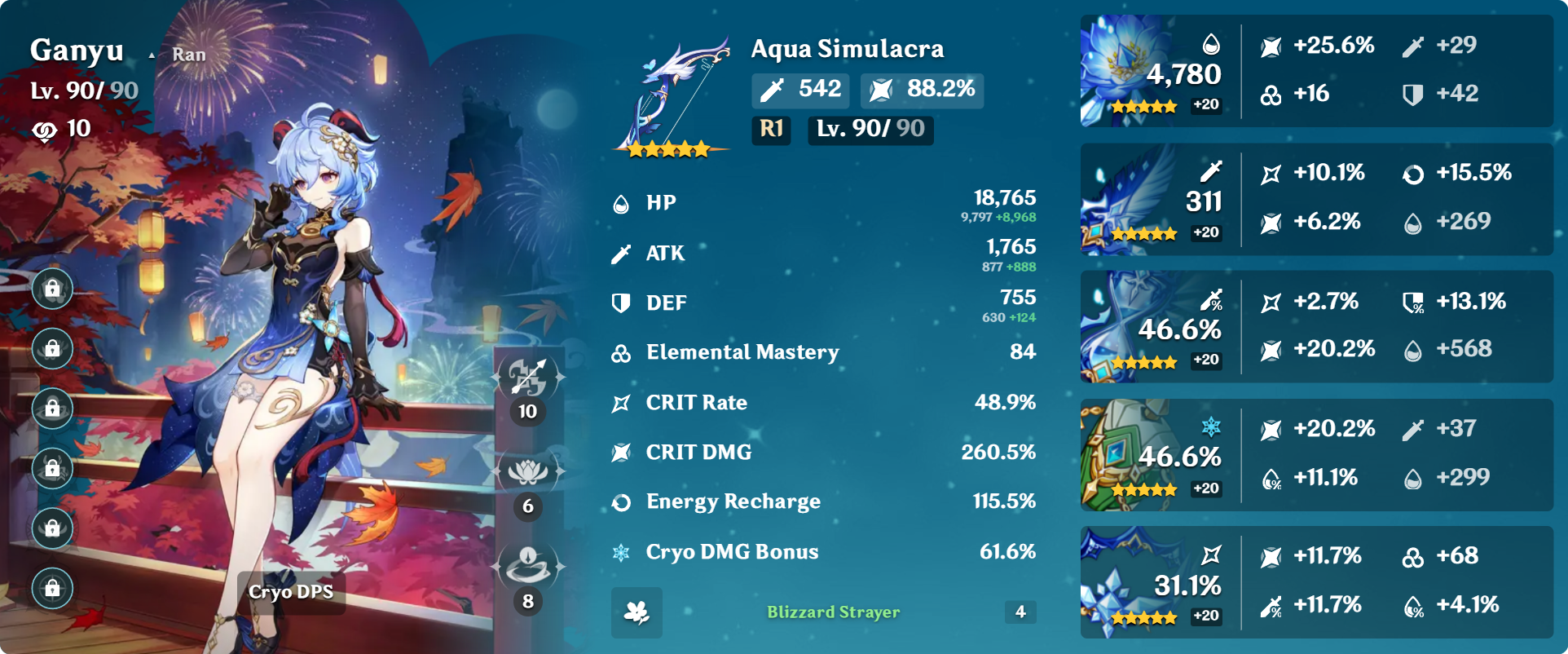Select the lotus elemental skill talent icon
The image size is (1568, 654).
pos(528,471)
